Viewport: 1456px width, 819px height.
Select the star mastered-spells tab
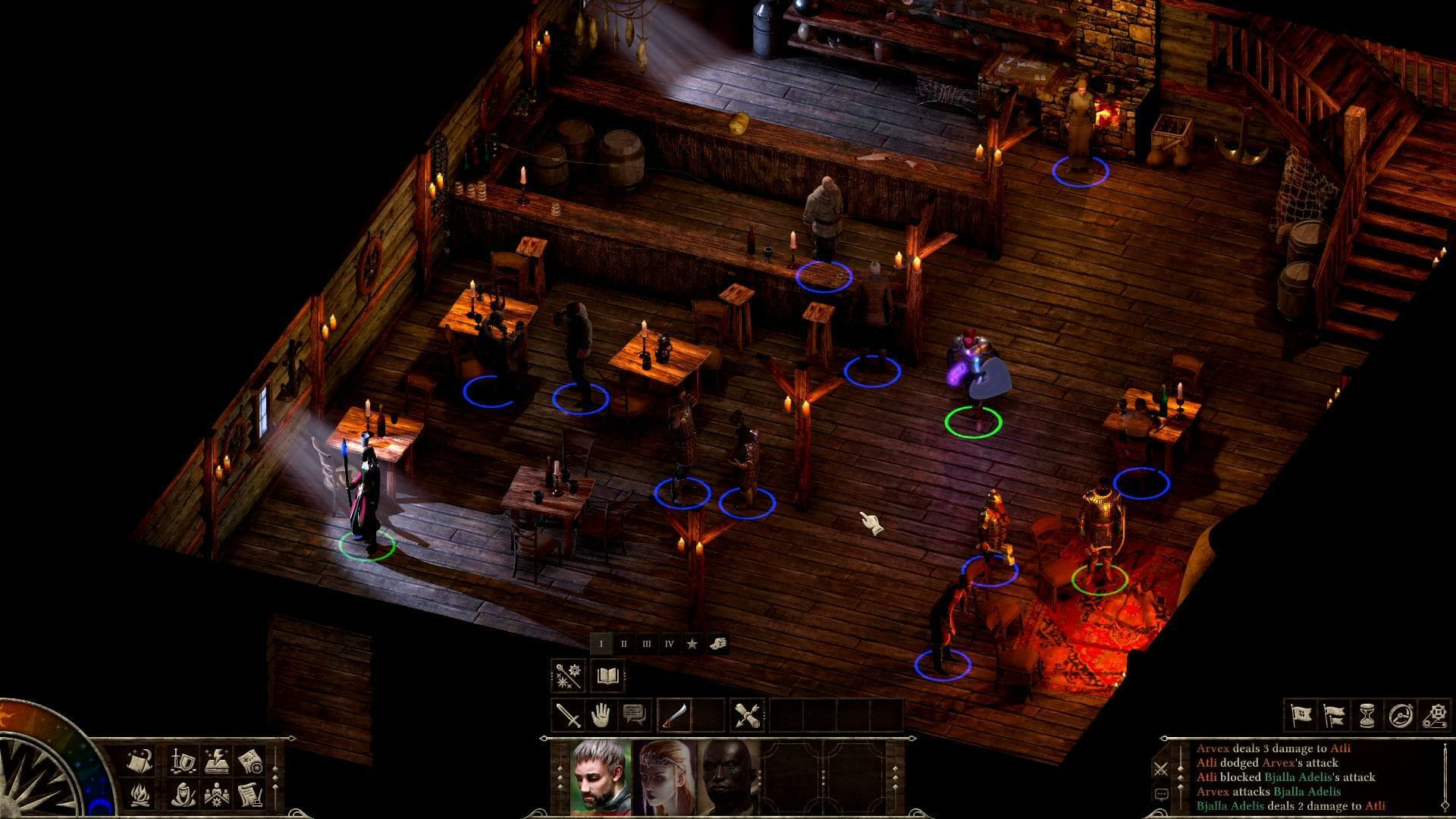[x=692, y=645]
